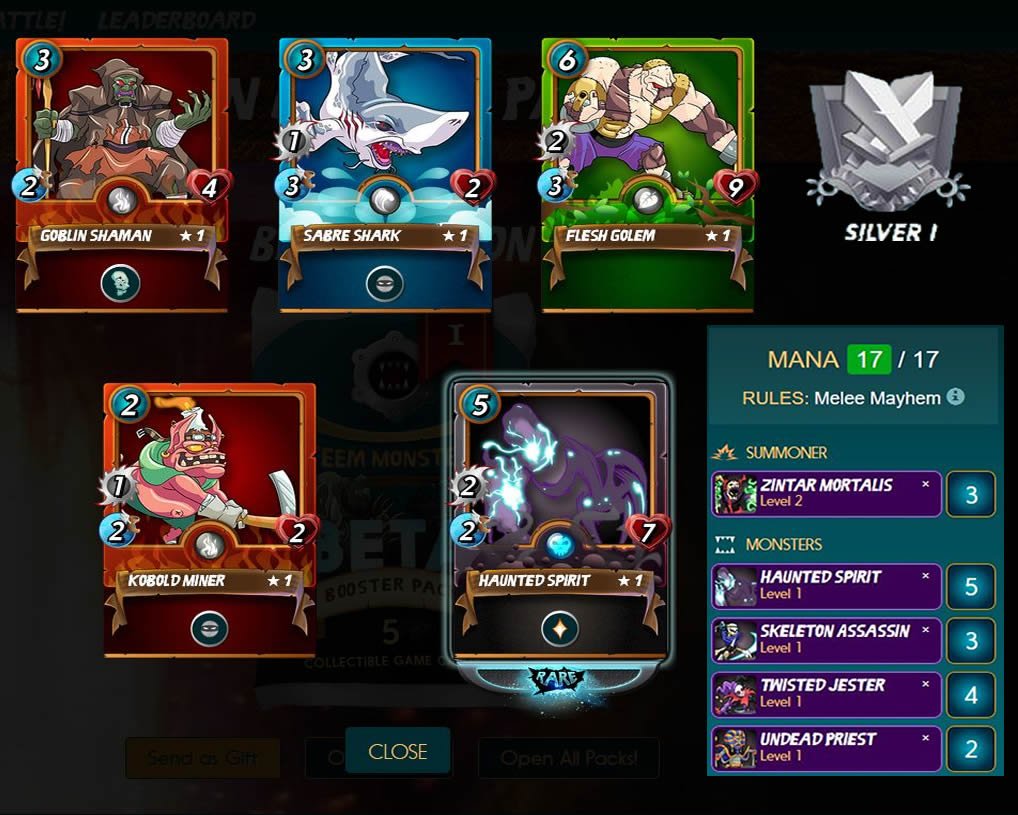
Task: Show Melee Mayhem rule info icon
Action: [956, 397]
